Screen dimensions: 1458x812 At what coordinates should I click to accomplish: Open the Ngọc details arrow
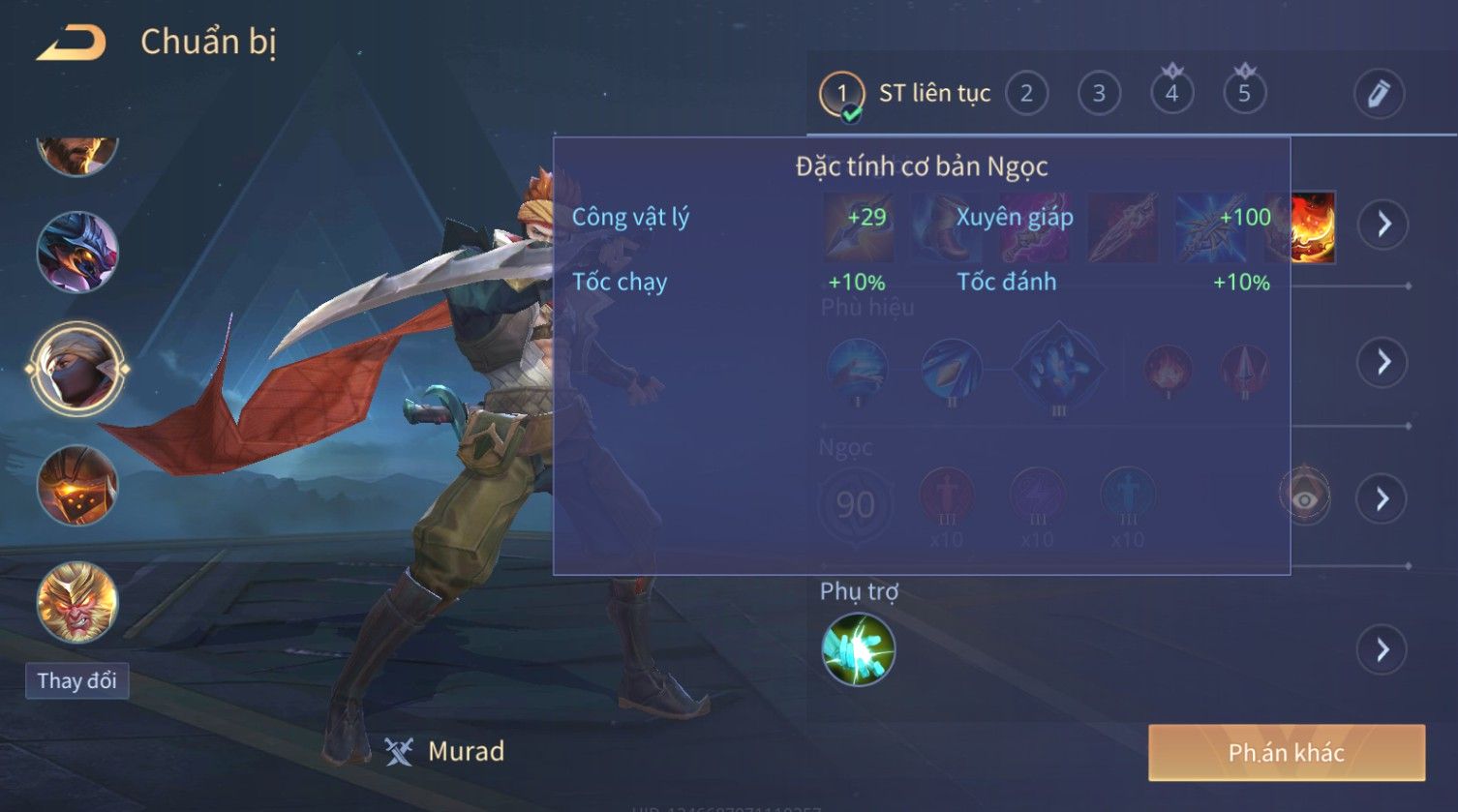(1382, 499)
